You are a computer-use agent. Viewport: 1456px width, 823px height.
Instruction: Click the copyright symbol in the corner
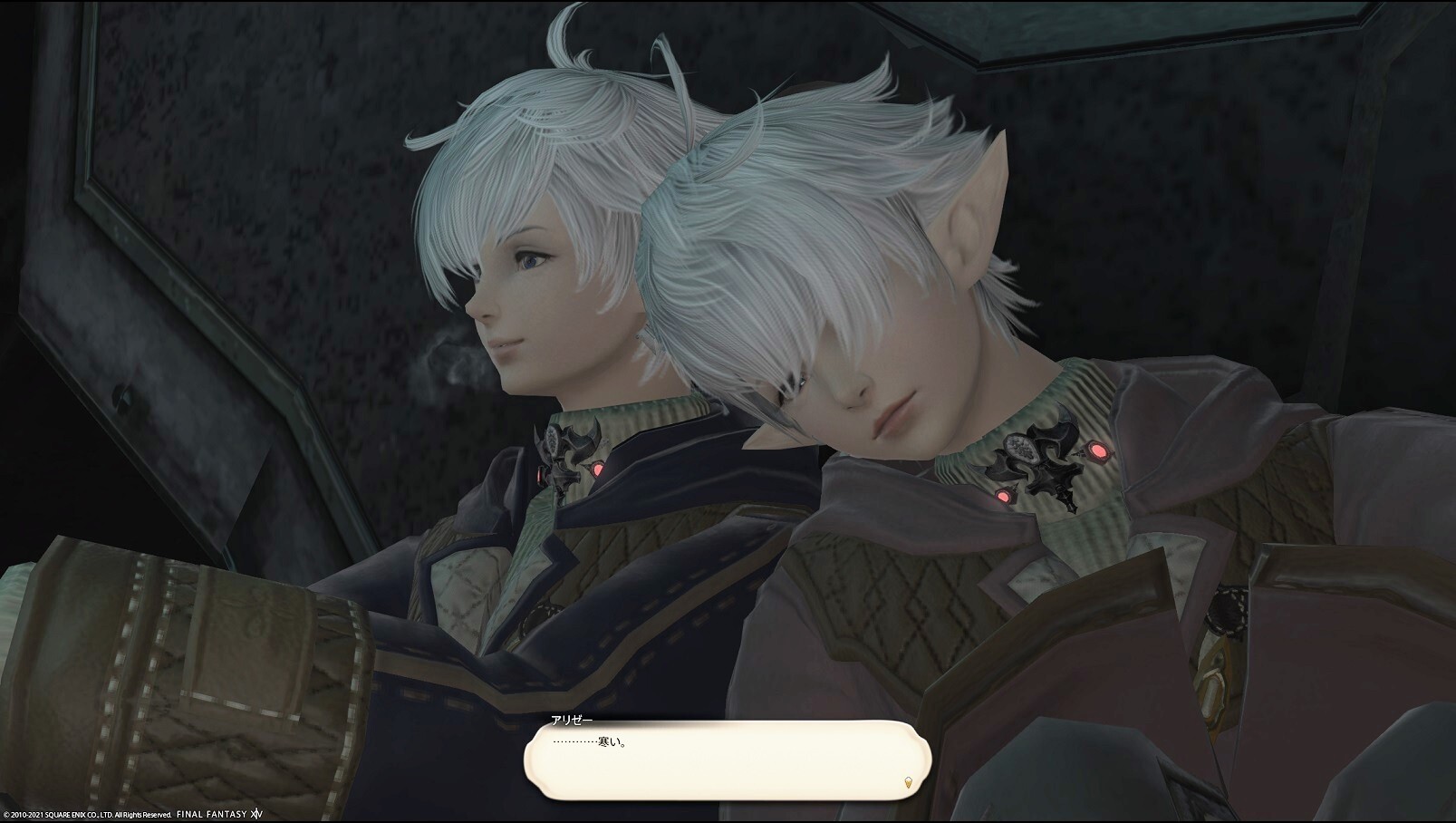click(x=6, y=814)
